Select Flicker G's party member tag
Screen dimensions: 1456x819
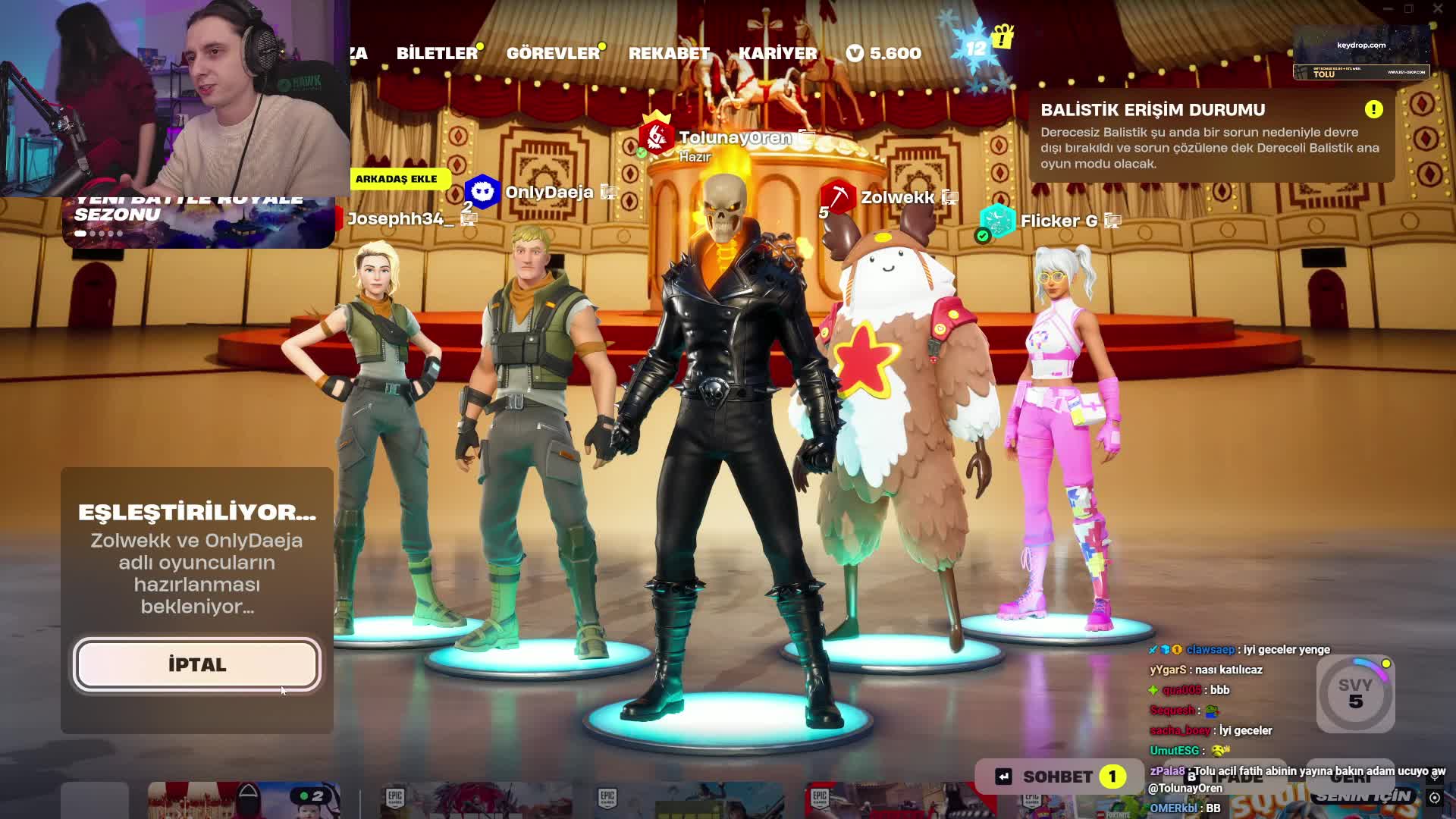[x=1058, y=221]
